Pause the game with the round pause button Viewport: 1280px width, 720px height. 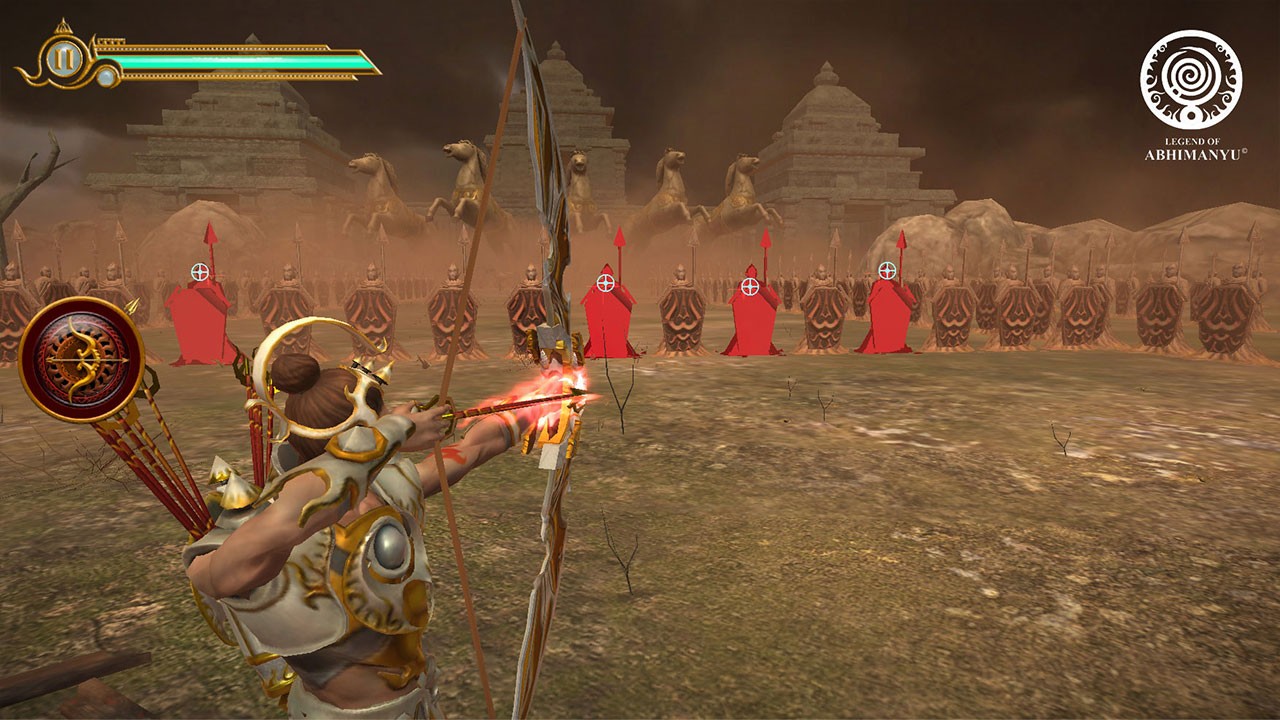(x=64, y=60)
